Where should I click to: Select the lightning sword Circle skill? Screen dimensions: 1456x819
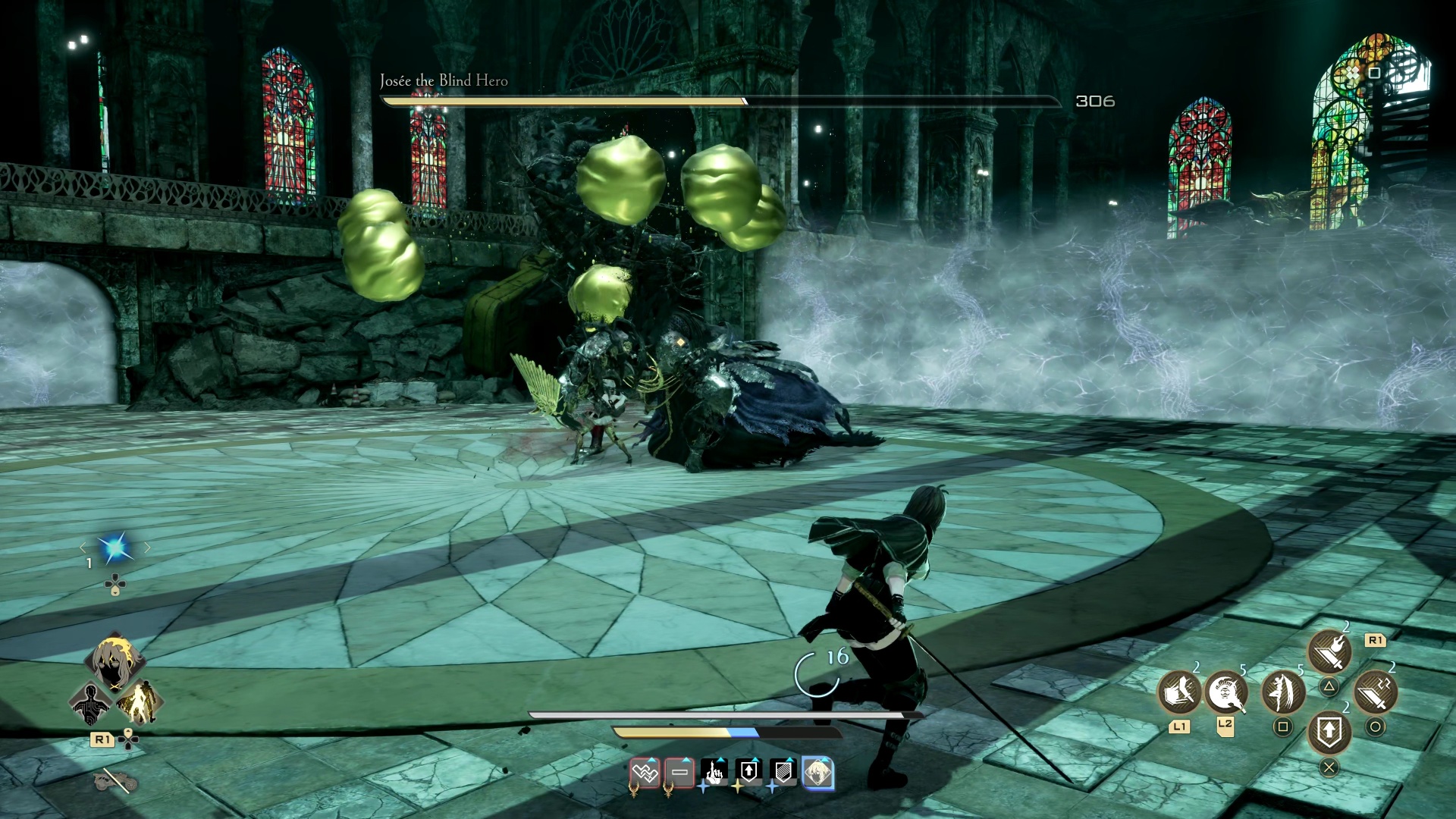[1375, 692]
